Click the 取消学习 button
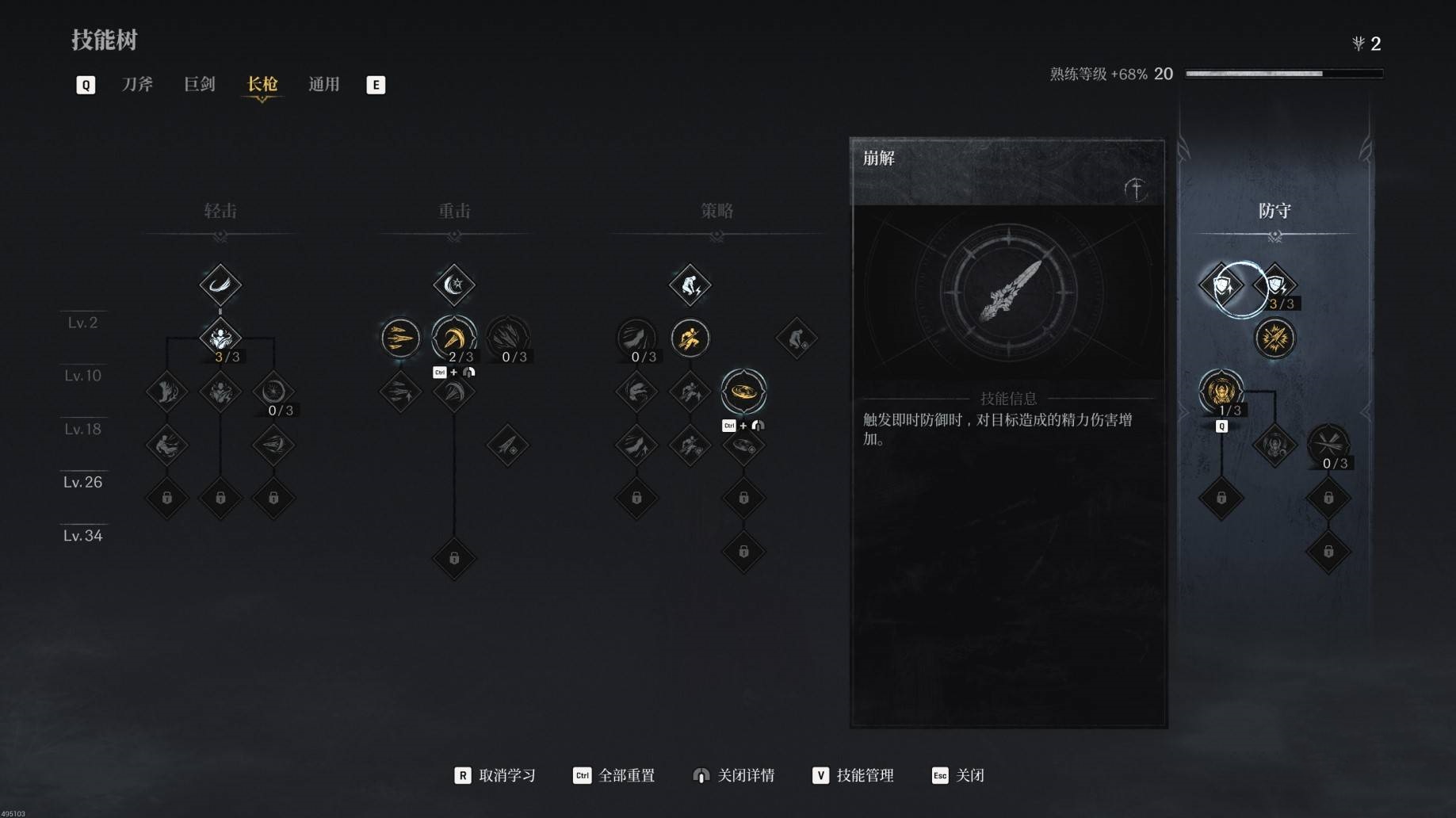Viewport: 1456px width, 818px height. point(495,775)
